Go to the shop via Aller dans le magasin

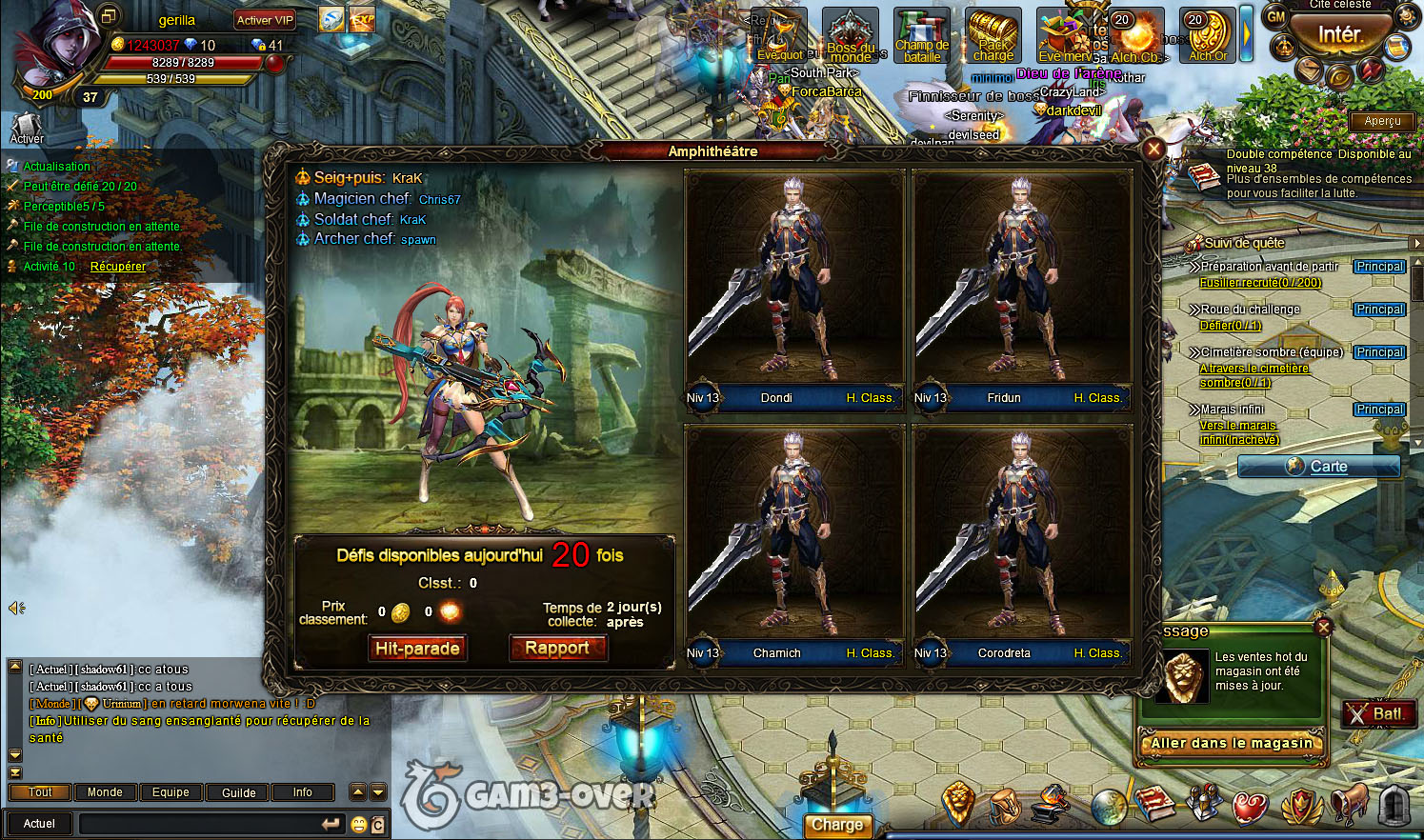(1232, 744)
